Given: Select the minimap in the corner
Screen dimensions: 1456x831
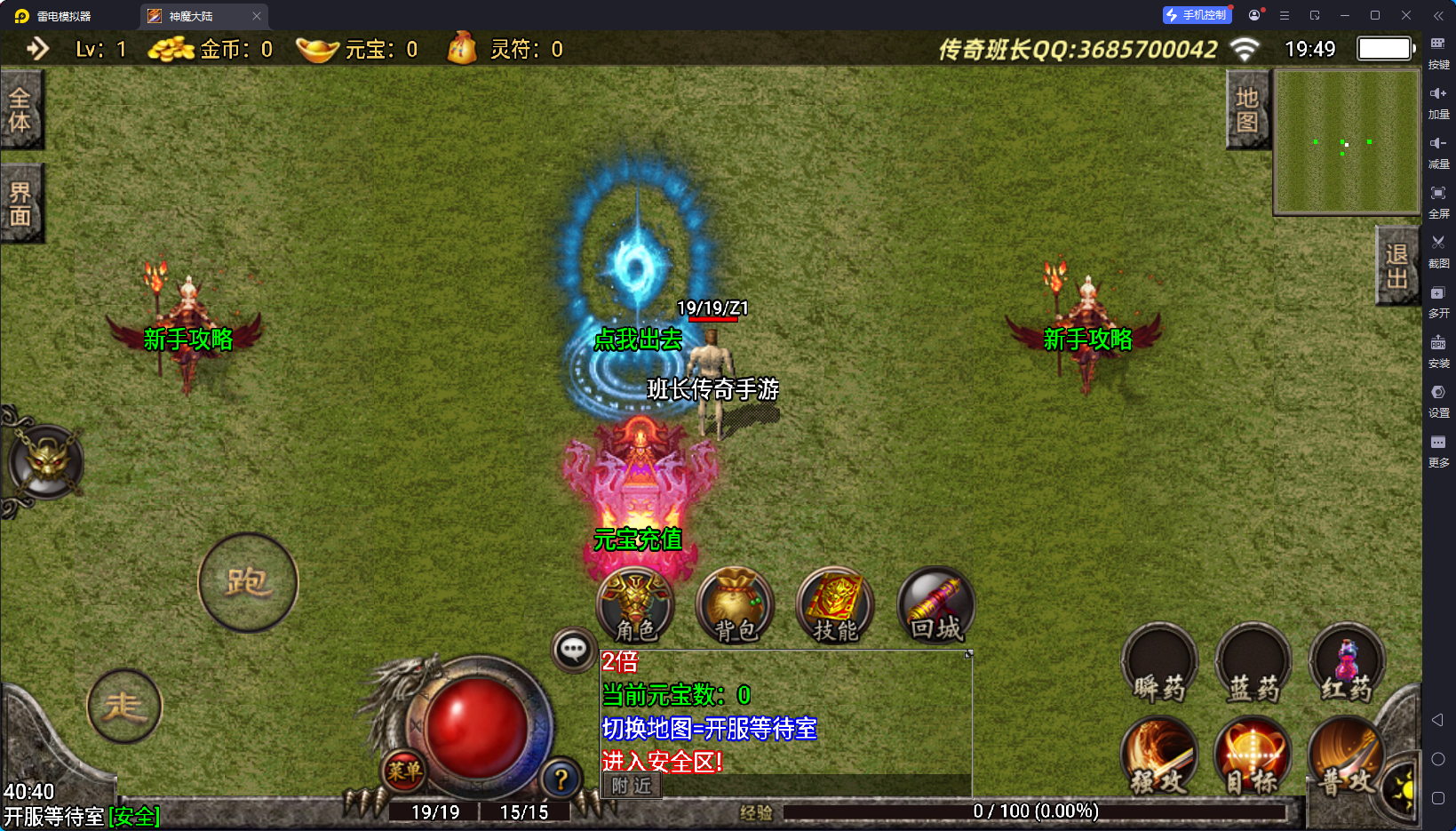Looking at the screenshot, I should [1347, 142].
